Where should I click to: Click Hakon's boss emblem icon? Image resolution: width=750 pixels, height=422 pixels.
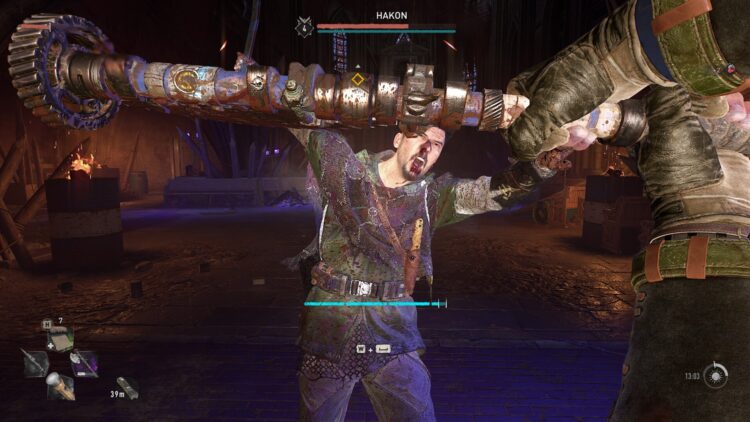click(x=304, y=29)
